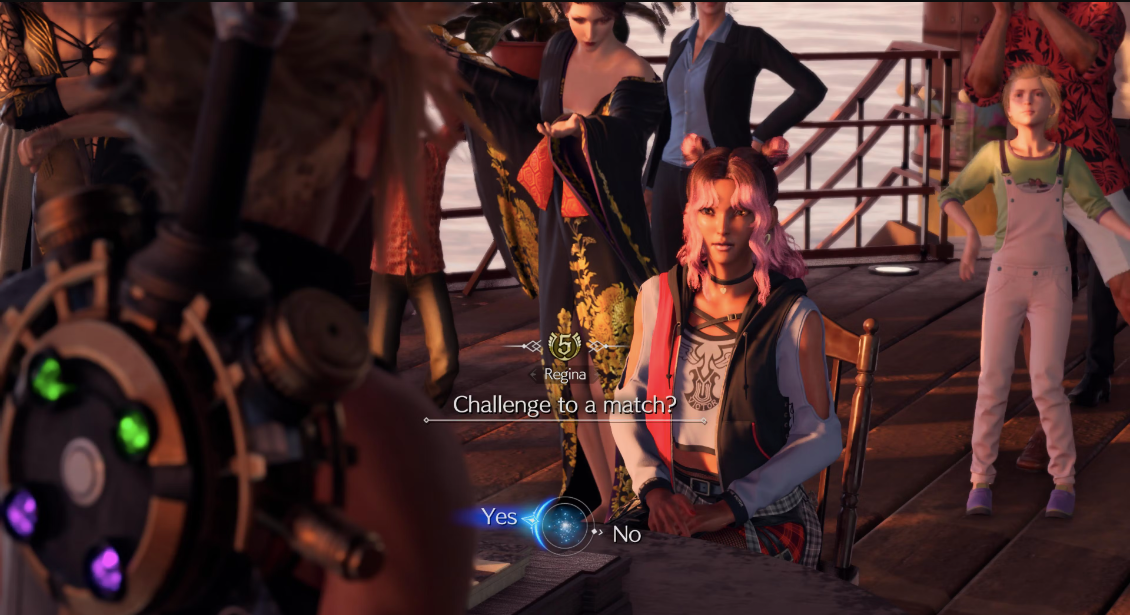Select No to decline the match
Image resolution: width=1130 pixels, height=615 pixels.
(x=626, y=534)
